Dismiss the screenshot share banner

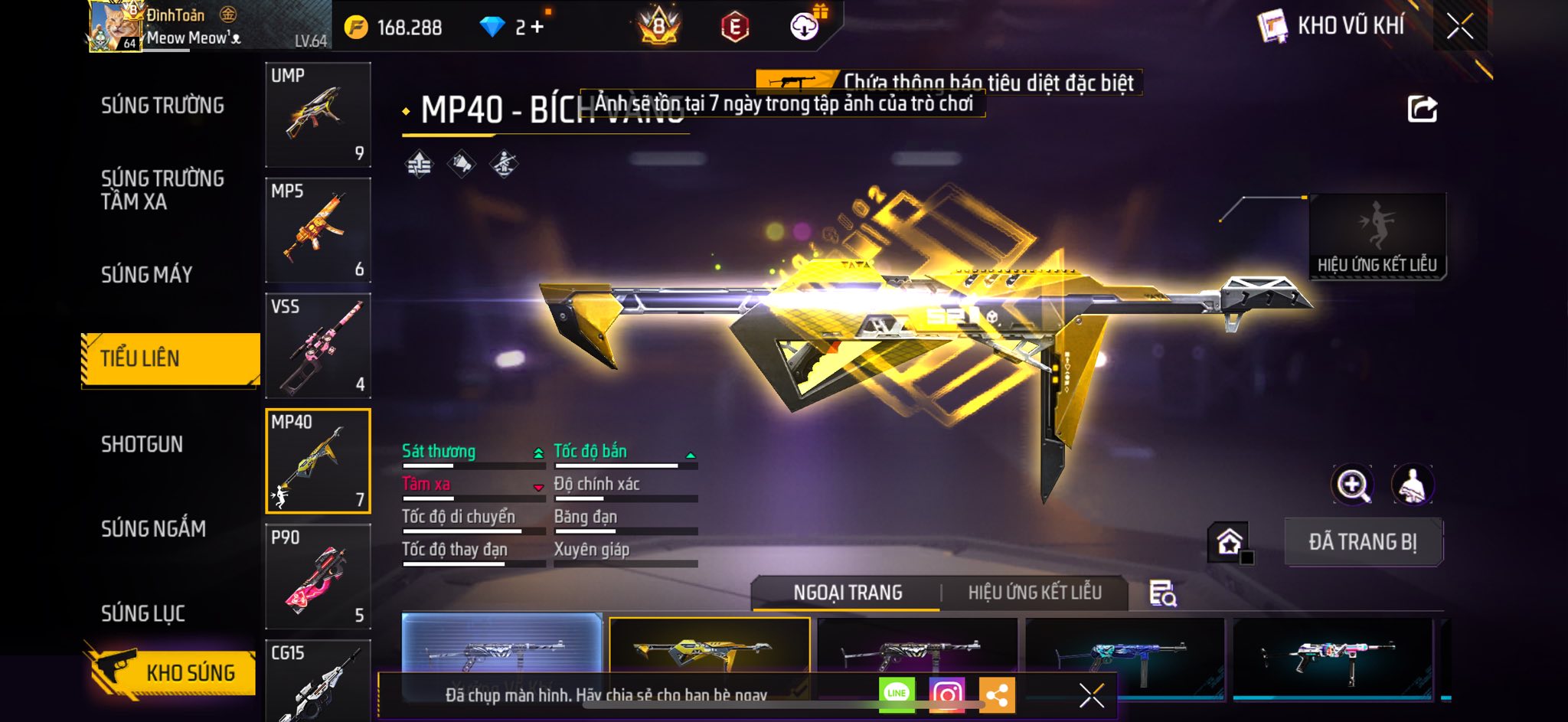pos(1091,695)
